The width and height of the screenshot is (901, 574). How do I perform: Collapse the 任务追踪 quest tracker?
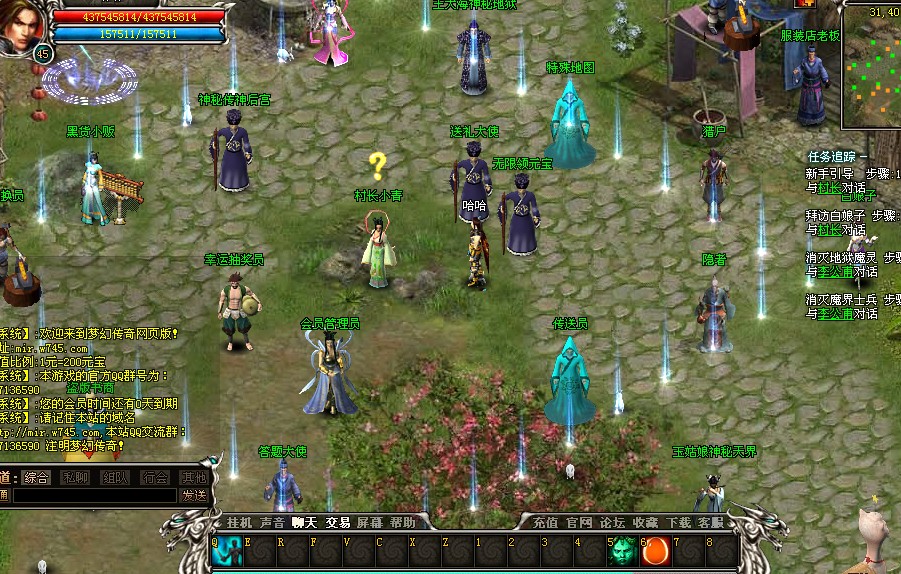point(864,157)
